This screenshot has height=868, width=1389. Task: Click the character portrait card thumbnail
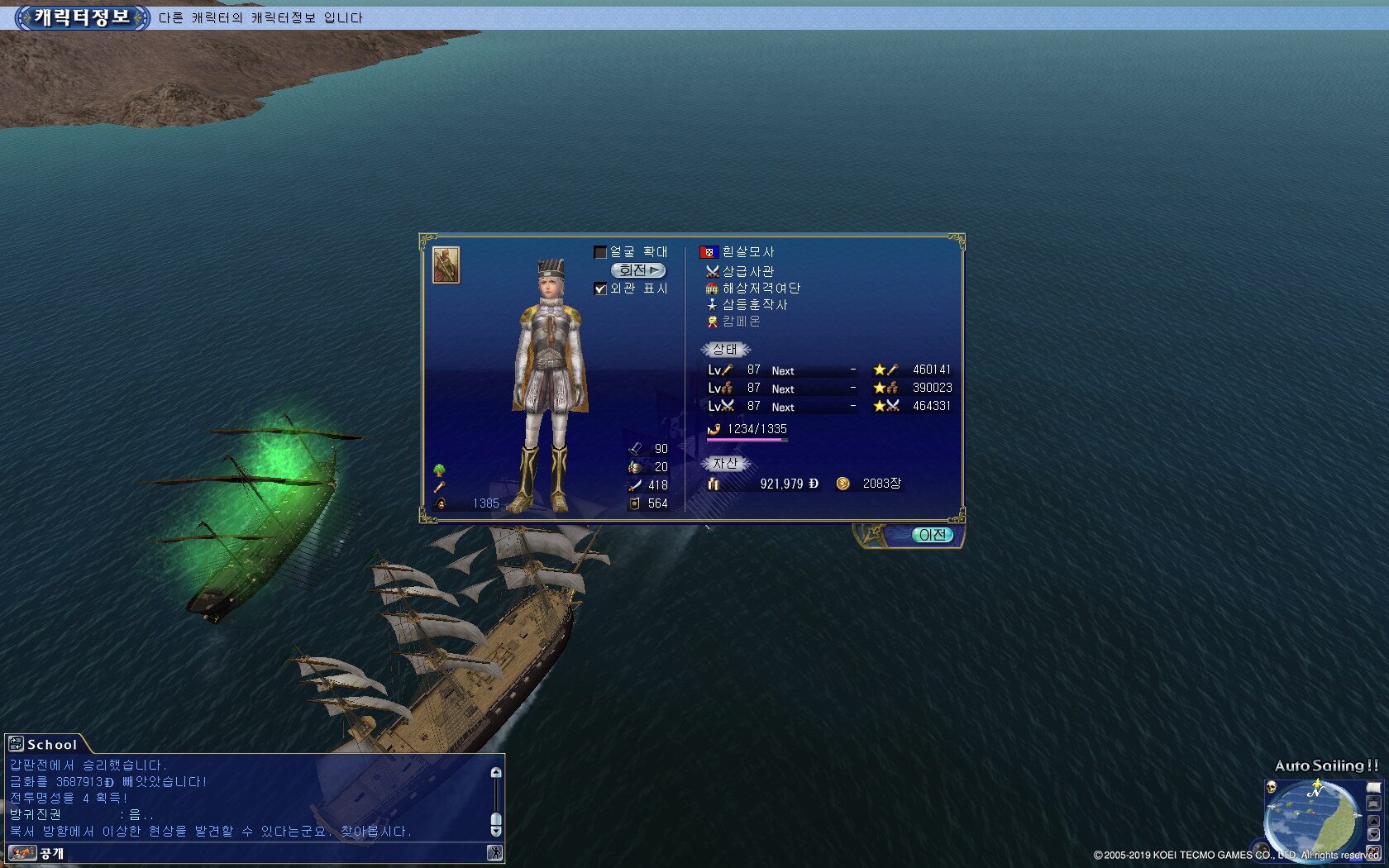tap(446, 265)
